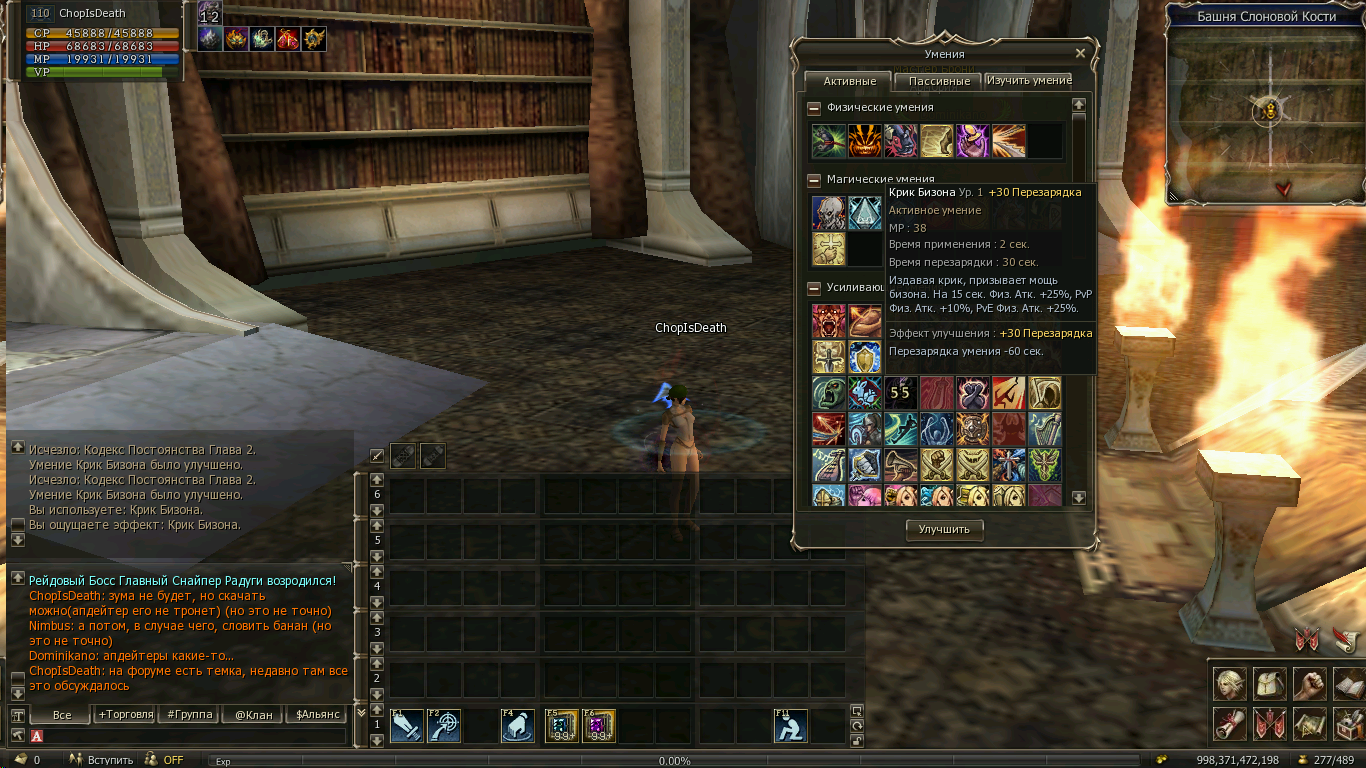Open the map scroll menu icon
The height and width of the screenshot is (768, 1366).
pyautogui.click(x=1308, y=723)
